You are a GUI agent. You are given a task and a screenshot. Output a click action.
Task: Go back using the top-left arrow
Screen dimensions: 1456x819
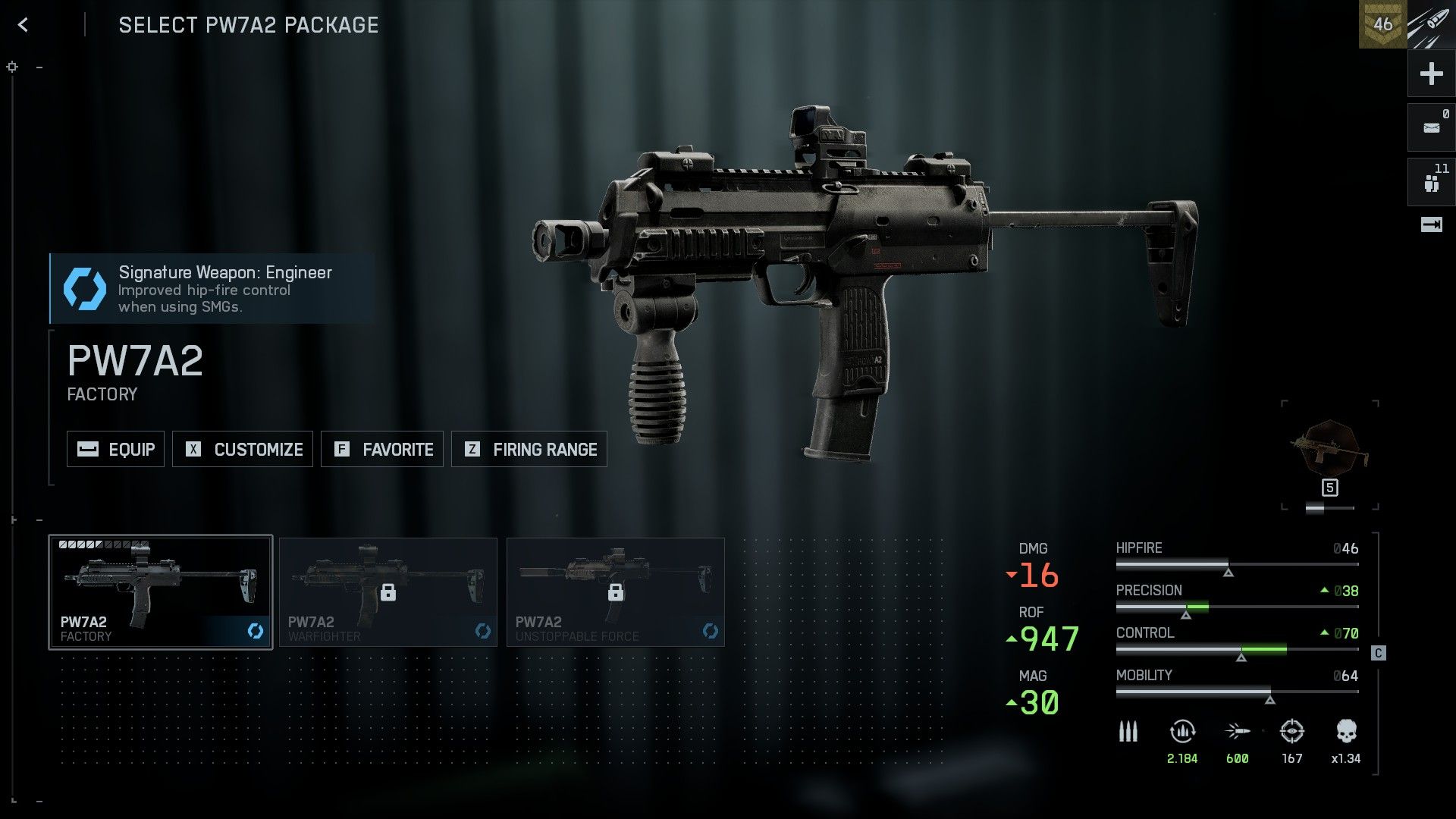(x=24, y=25)
